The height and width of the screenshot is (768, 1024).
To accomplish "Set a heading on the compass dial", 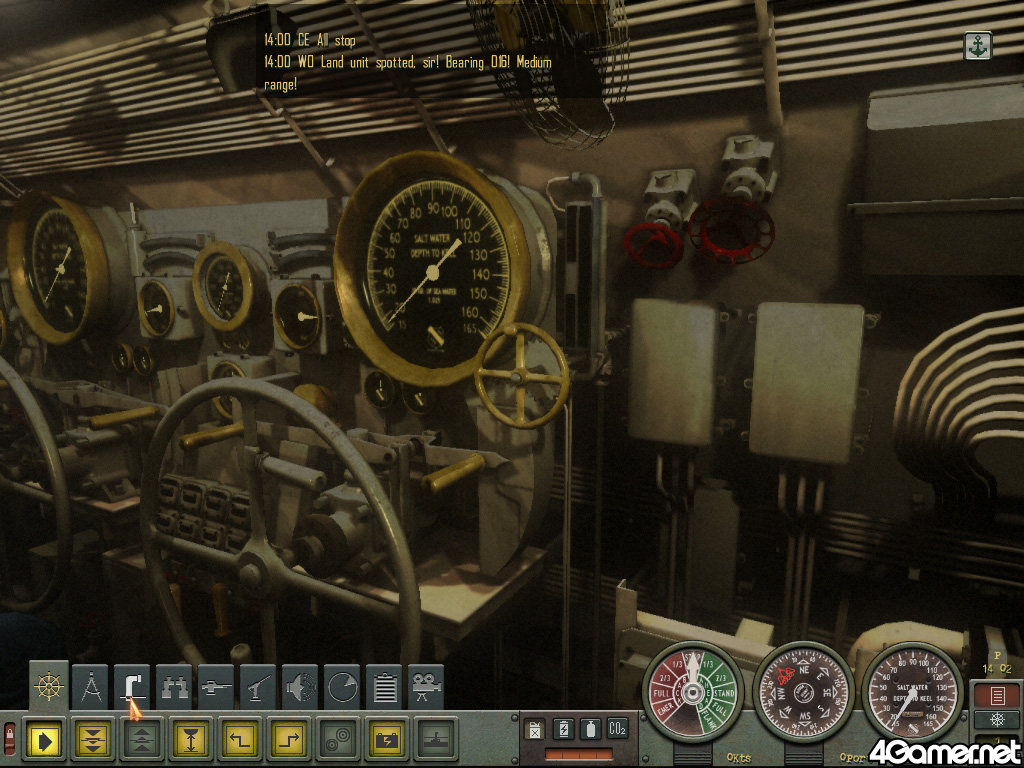I will (802, 692).
